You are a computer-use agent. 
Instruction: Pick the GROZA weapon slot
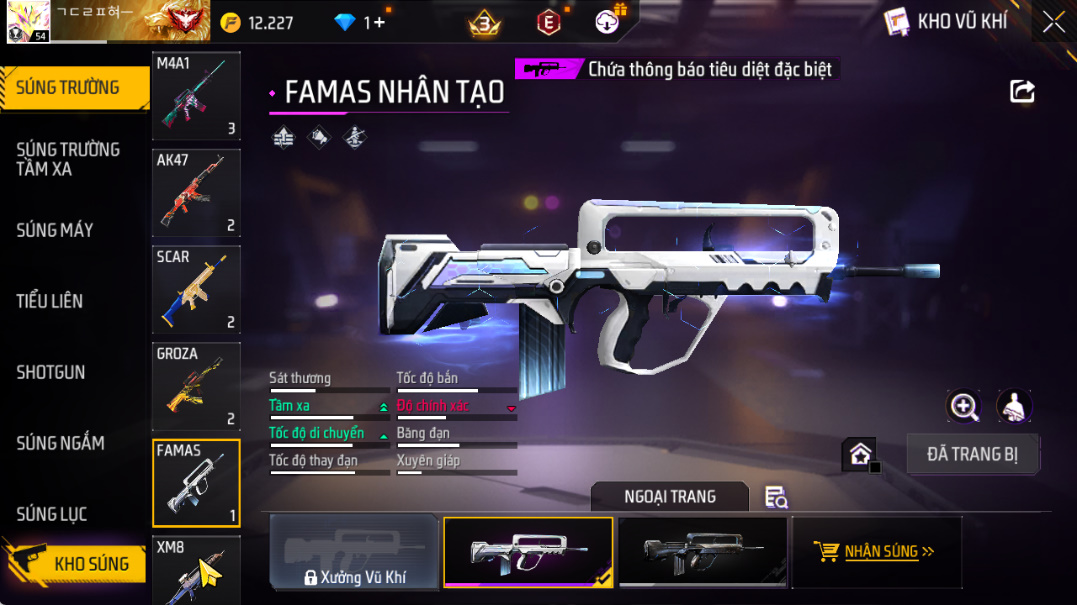click(x=196, y=387)
